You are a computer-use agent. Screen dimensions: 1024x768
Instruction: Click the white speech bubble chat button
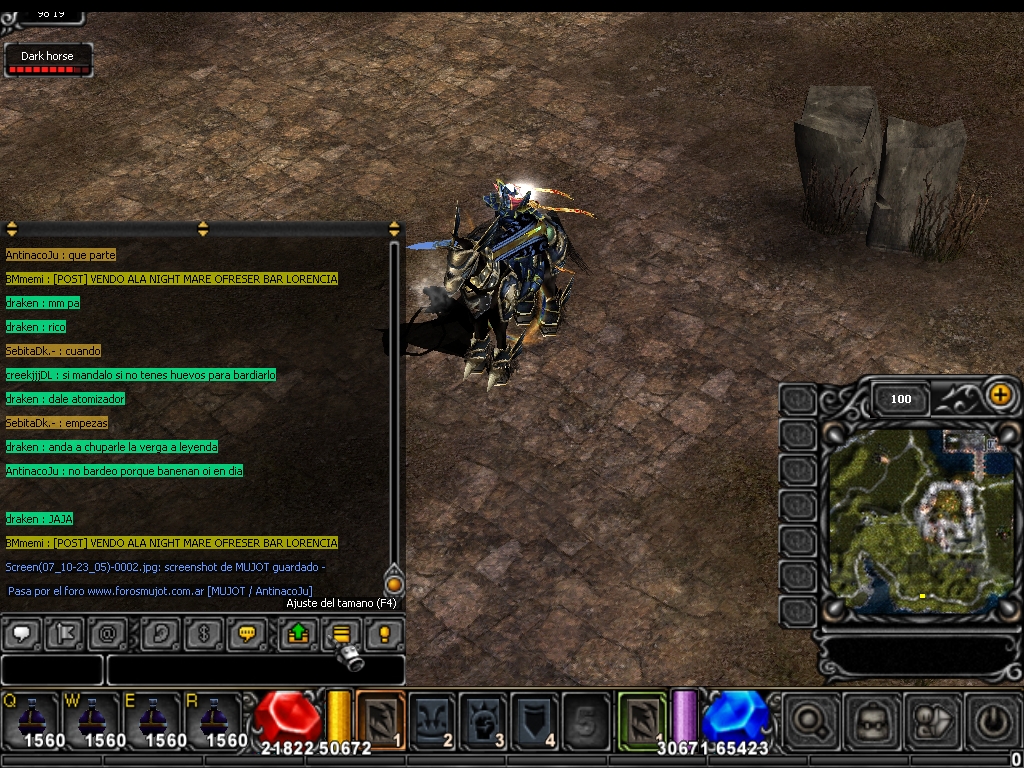(x=21, y=633)
